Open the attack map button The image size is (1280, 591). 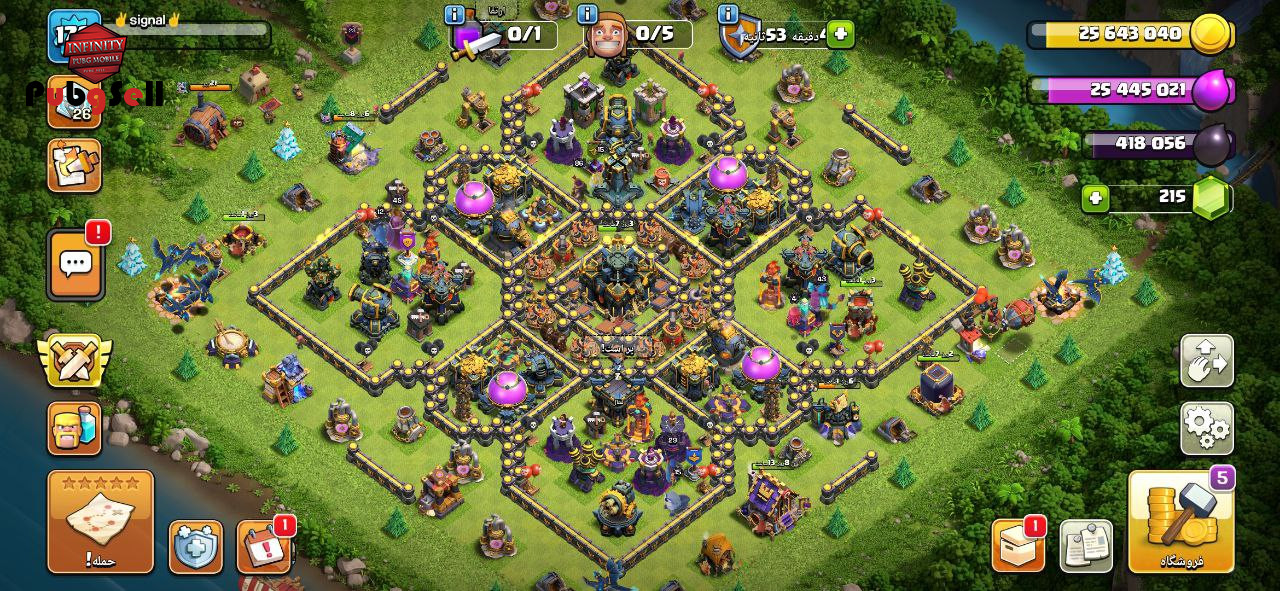[x=100, y=521]
